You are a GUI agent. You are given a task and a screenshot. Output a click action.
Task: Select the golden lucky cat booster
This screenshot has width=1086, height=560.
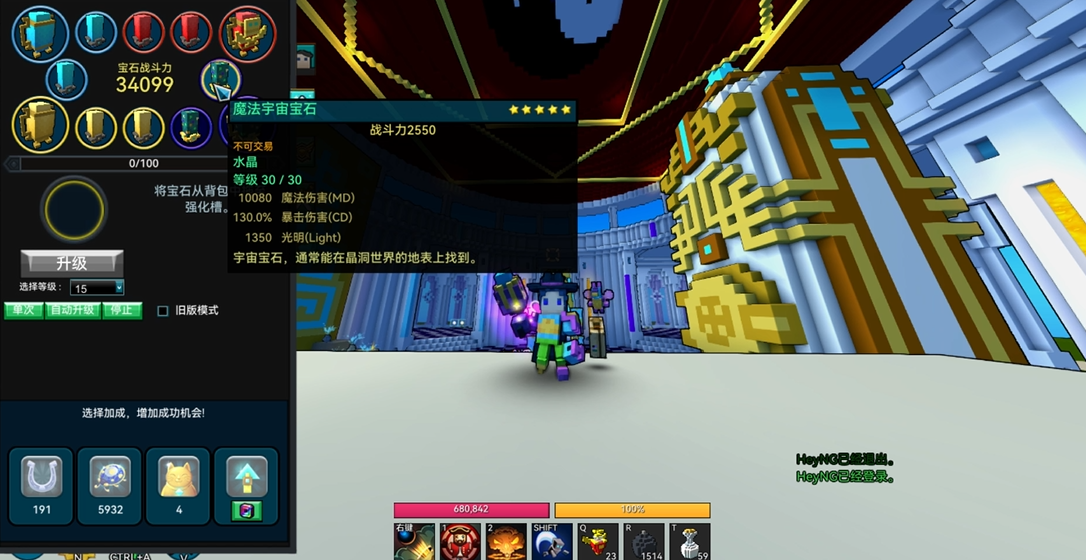178,478
